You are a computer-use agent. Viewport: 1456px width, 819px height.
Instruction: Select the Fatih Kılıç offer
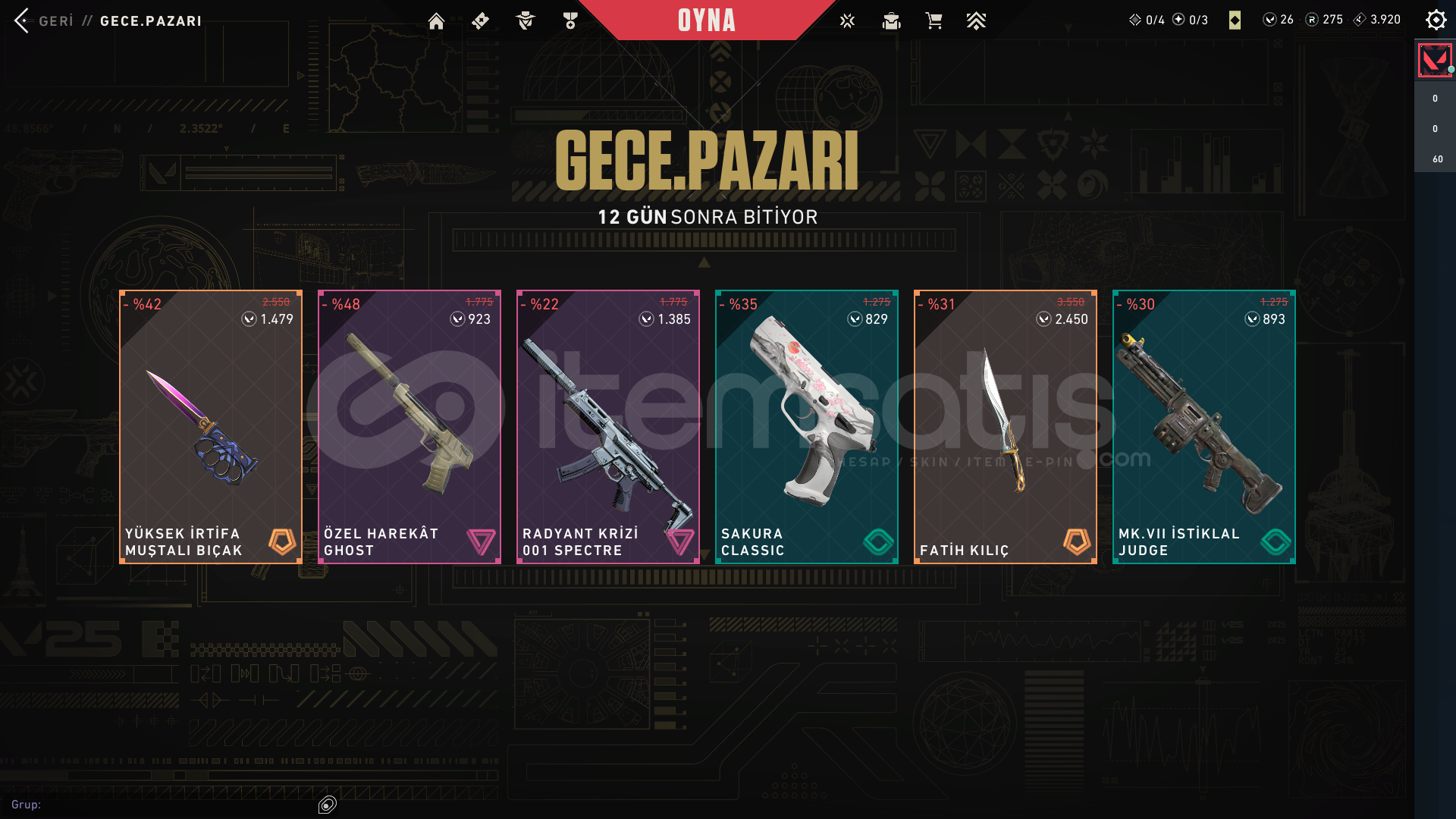(x=1006, y=427)
